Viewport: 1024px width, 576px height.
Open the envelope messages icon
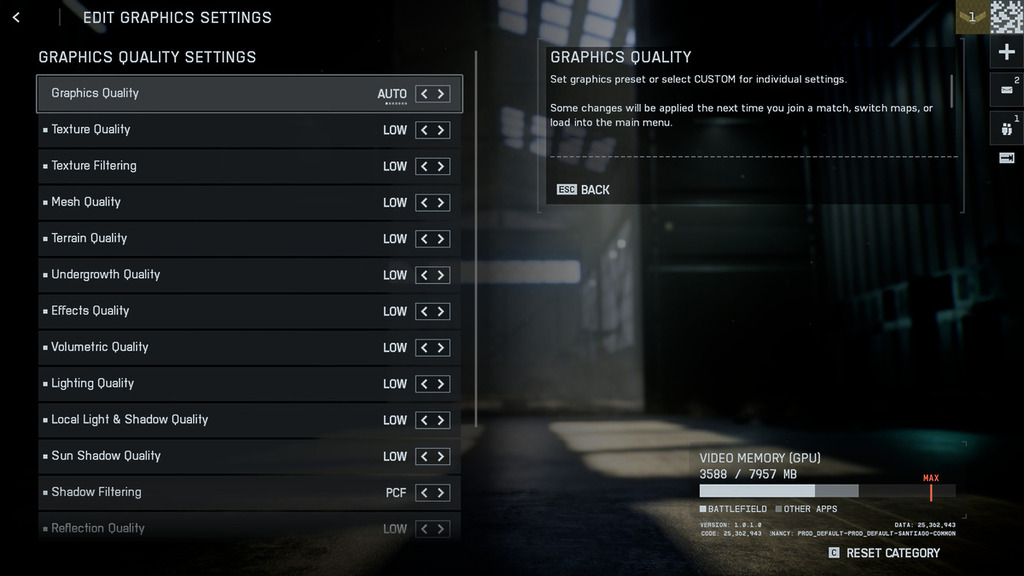(1006, 90)
